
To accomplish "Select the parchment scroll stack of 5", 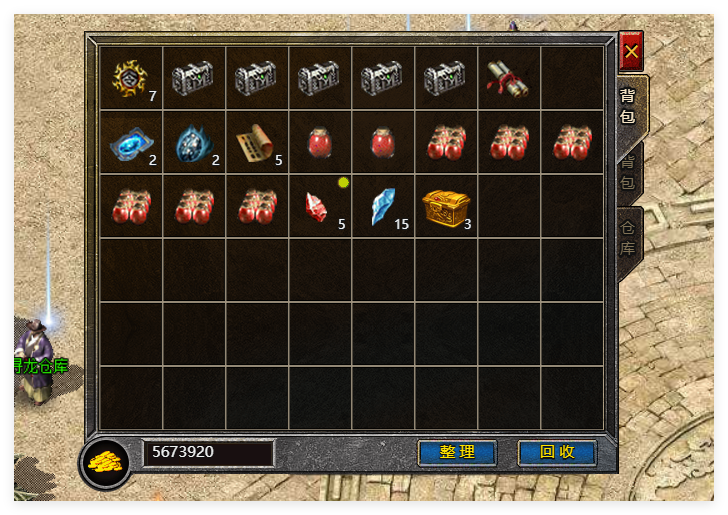I will 256,142.
